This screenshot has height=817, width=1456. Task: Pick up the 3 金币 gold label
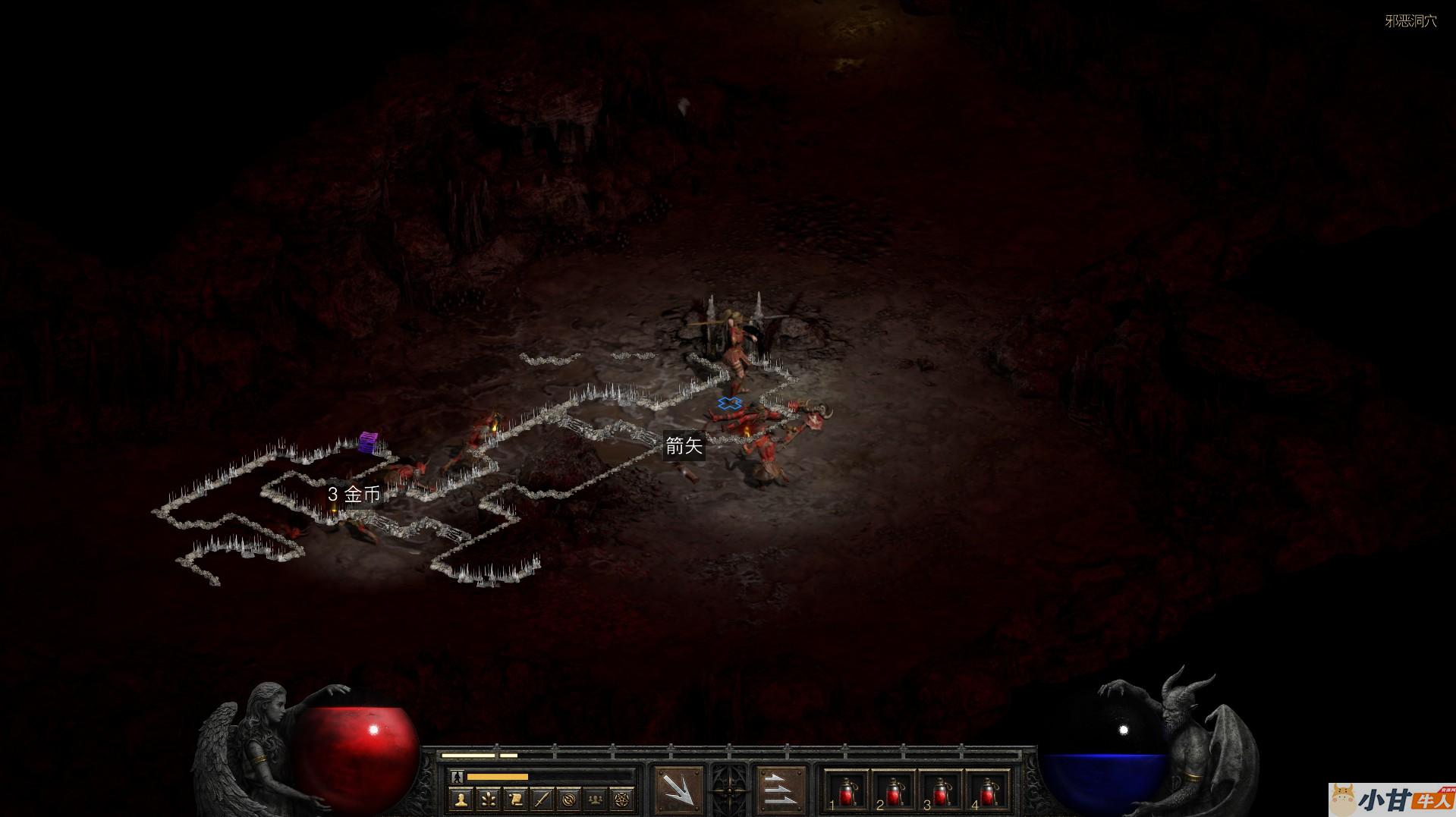pyautogui.click(x=354, y=495)
